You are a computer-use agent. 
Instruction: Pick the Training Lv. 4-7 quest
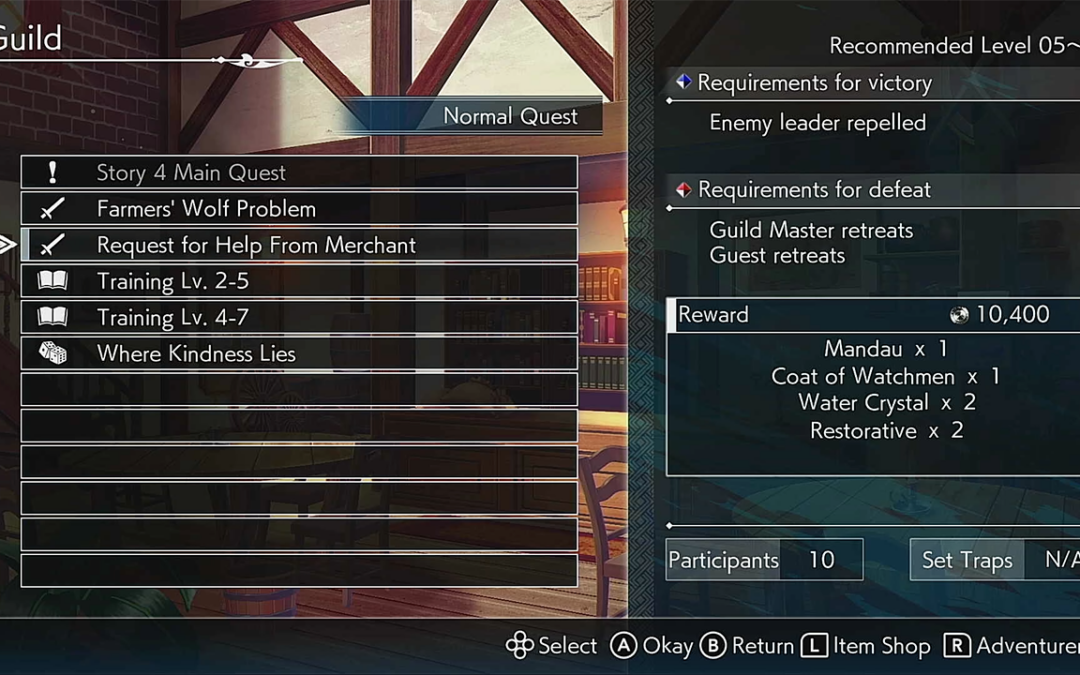(x=298, y=317)
